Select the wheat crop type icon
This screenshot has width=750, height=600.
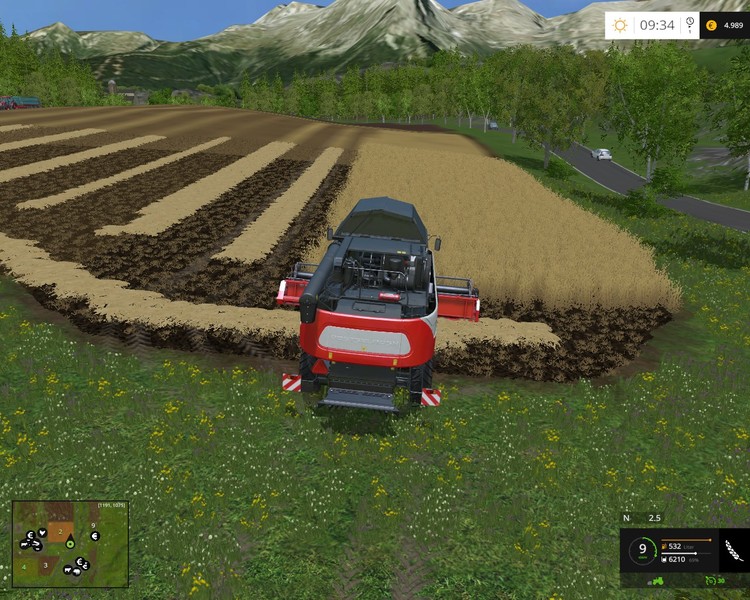734,550
